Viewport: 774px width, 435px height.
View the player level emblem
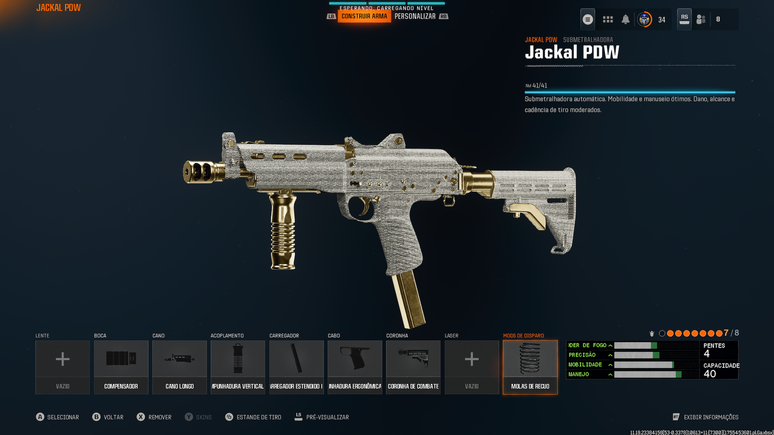(x=645, y=19)
